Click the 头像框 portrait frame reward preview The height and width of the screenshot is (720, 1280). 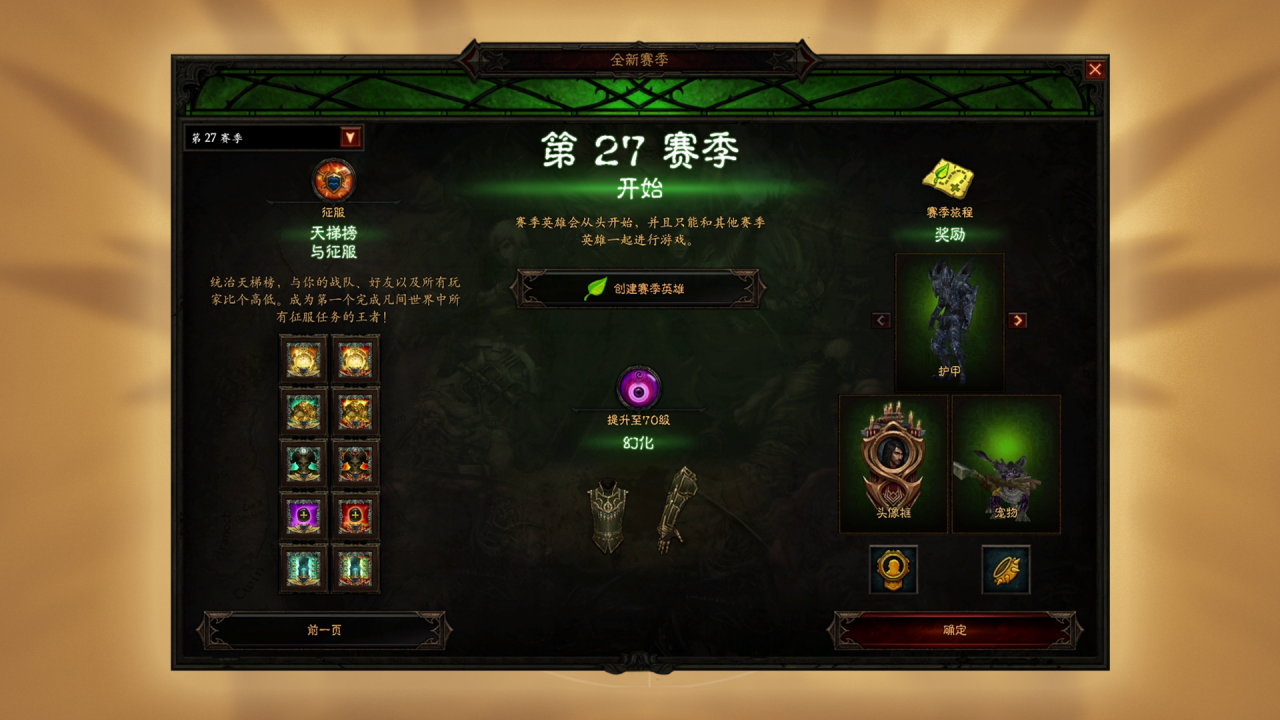(892, 463)
